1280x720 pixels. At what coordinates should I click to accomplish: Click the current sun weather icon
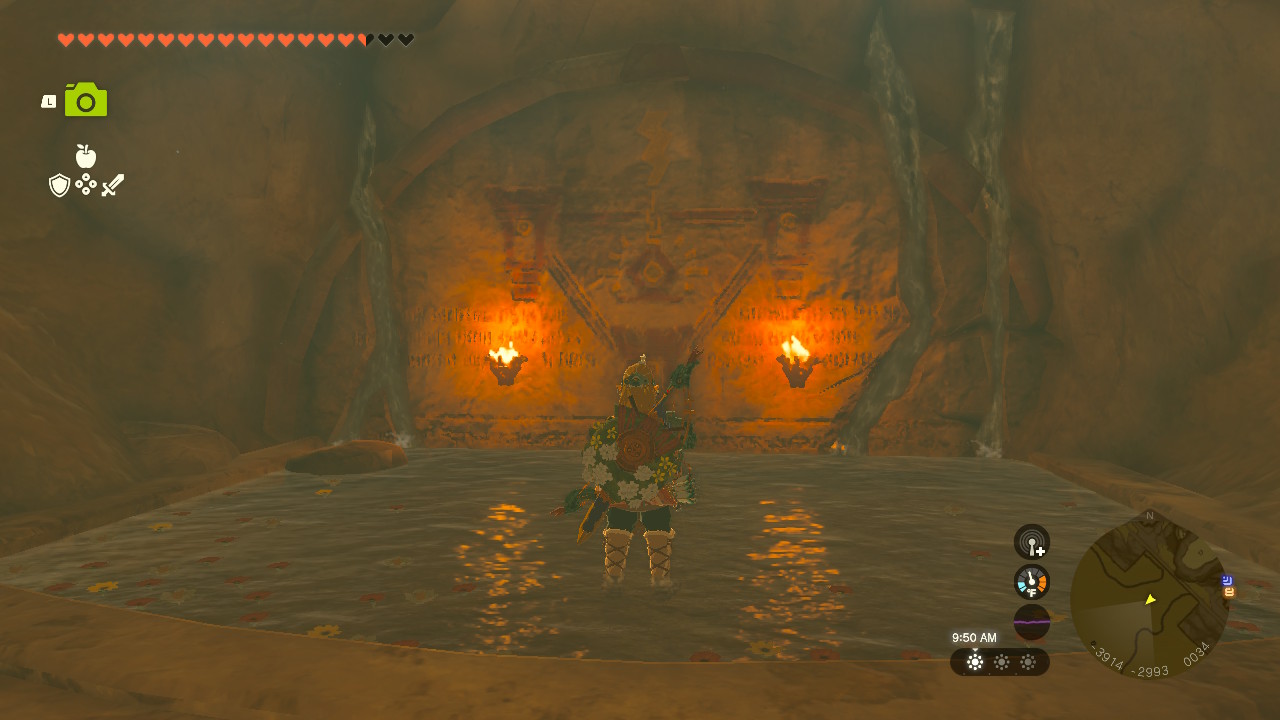tap(975, 662)
